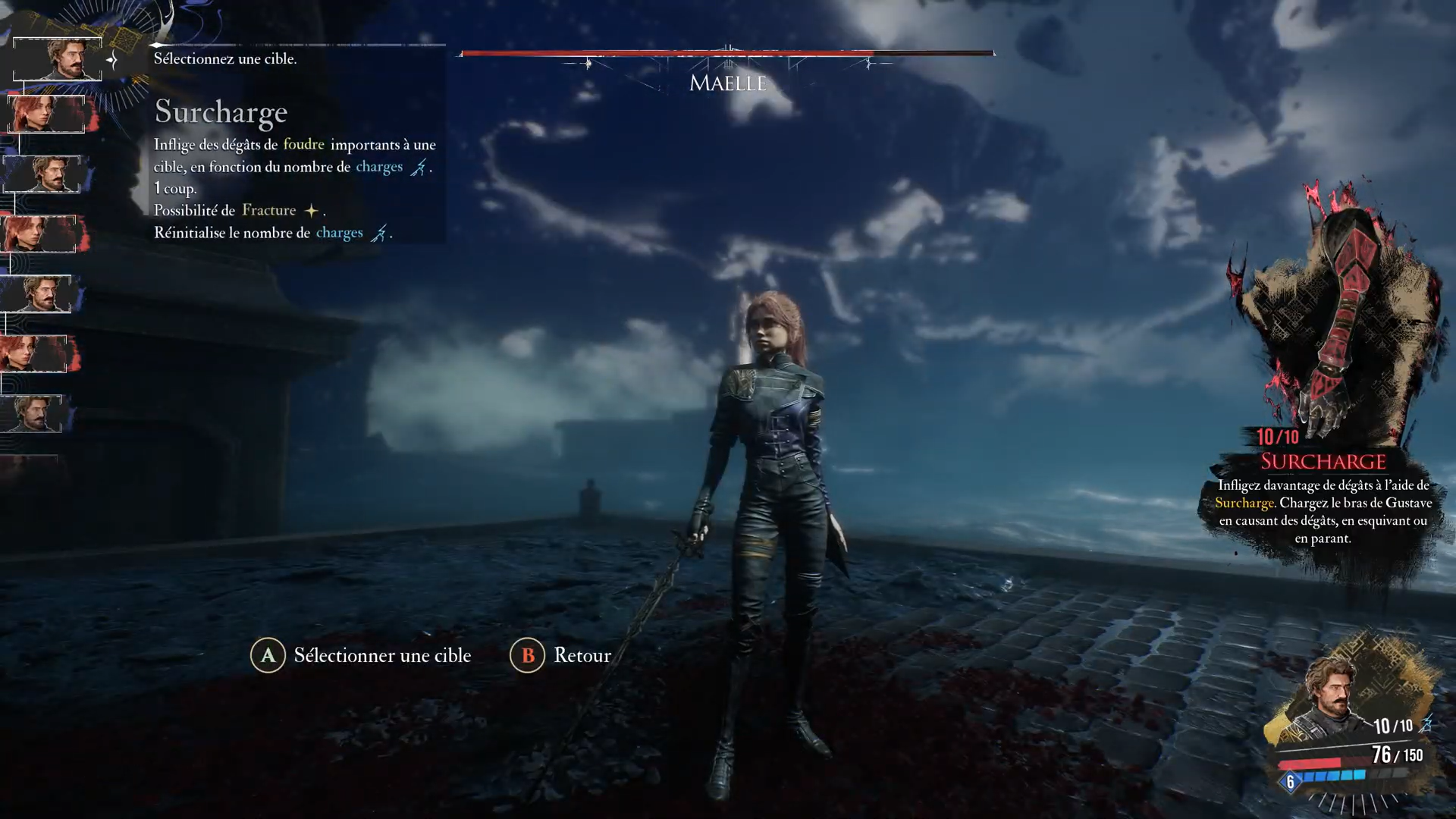Go back using the Retour label

point(582,655)
